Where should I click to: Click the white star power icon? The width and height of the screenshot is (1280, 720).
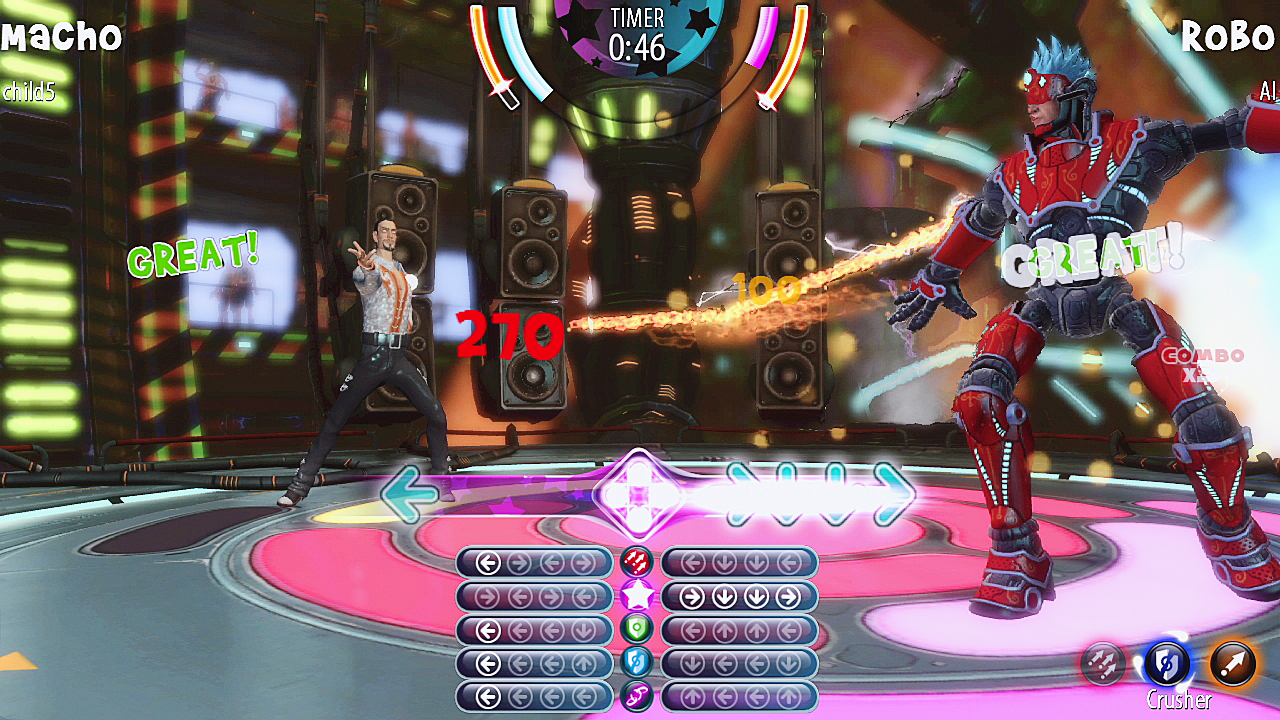(x=637, y=593)
